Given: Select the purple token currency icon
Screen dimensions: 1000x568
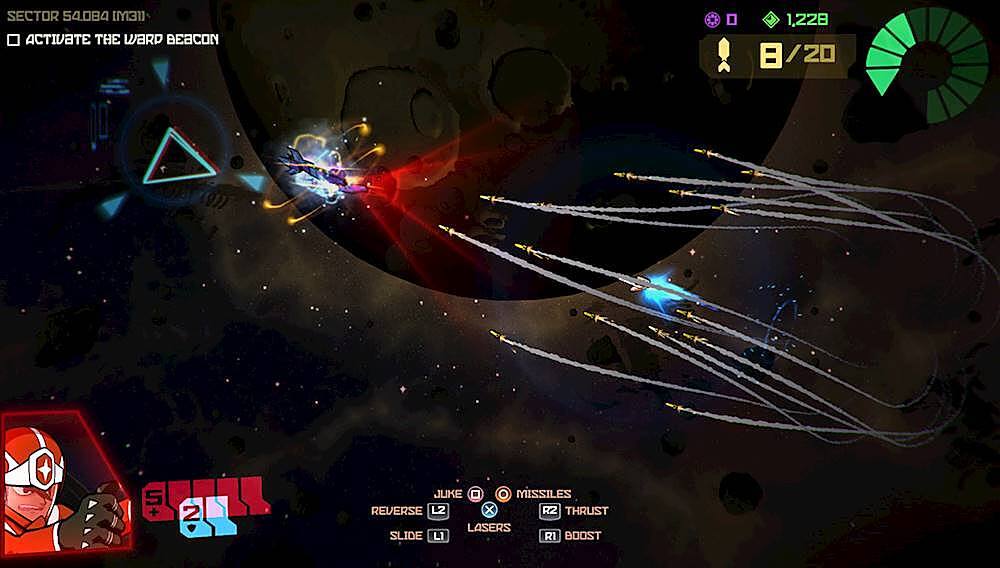Looking at the screenshot, I should click(x=712, y=19).
